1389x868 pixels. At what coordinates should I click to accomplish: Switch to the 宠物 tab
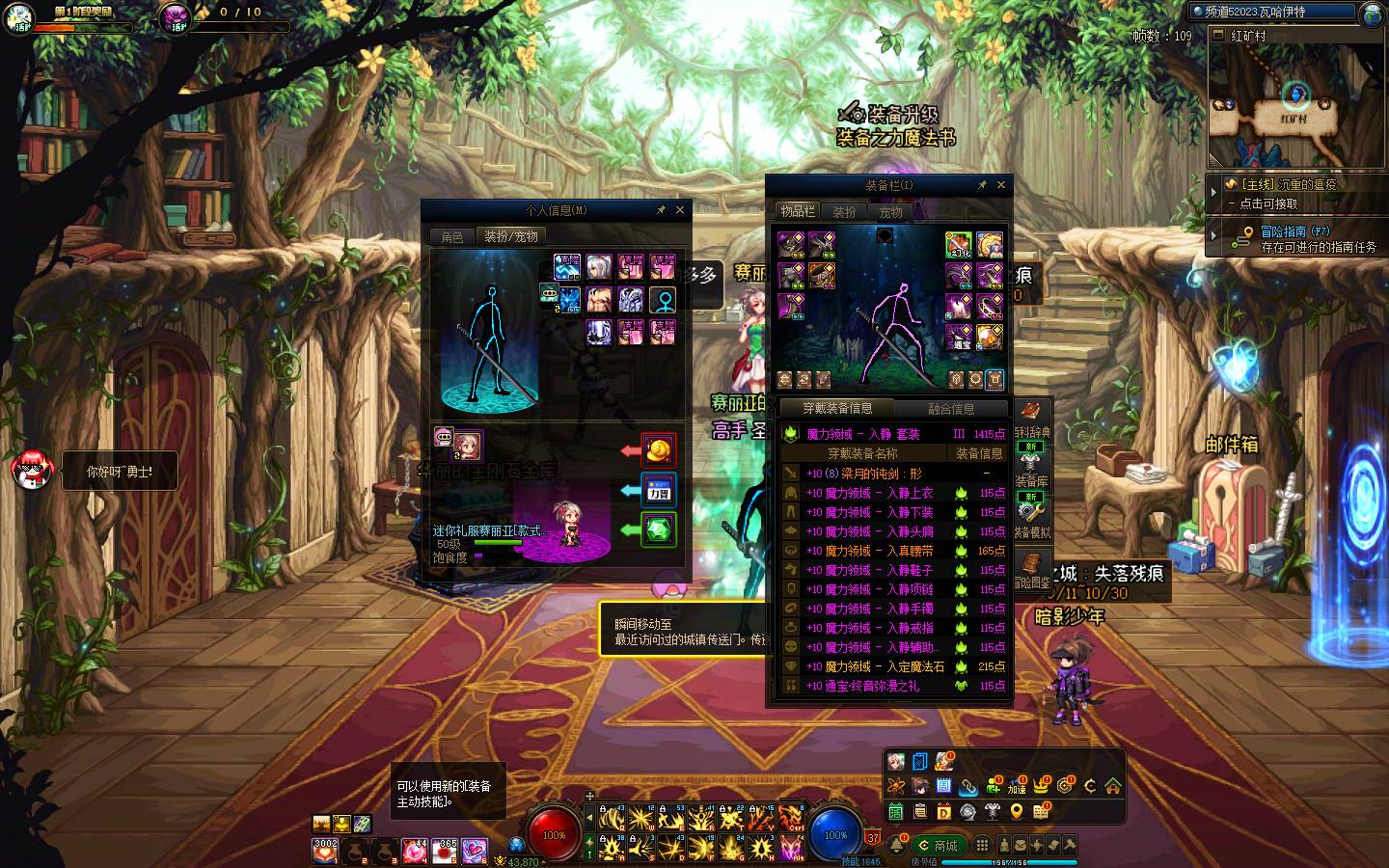tap(890, 212)
